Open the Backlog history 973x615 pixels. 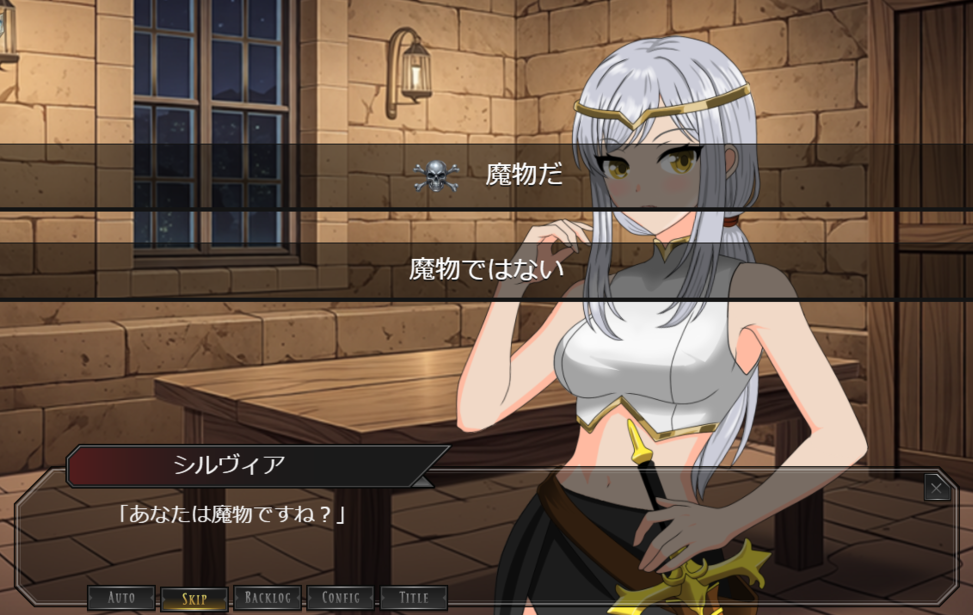(267, 598)
